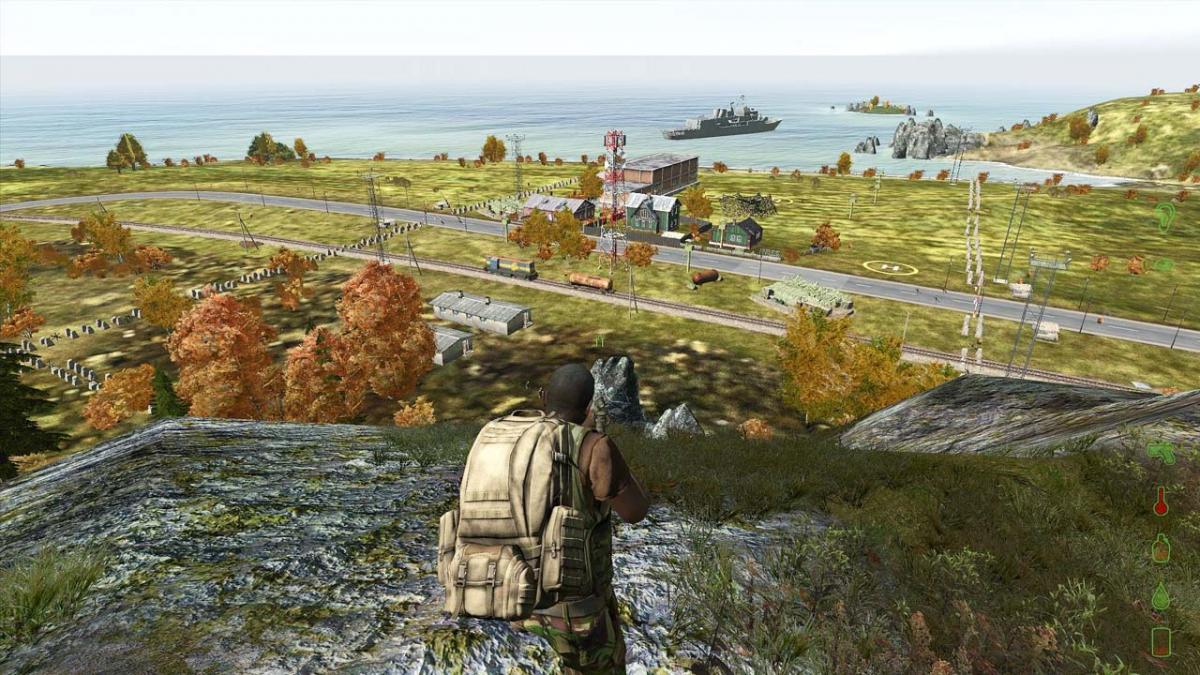The height and width of the screenshot is (675, 1200).
Task: Select the green blood drop icon
Action: coord(1160,596)
